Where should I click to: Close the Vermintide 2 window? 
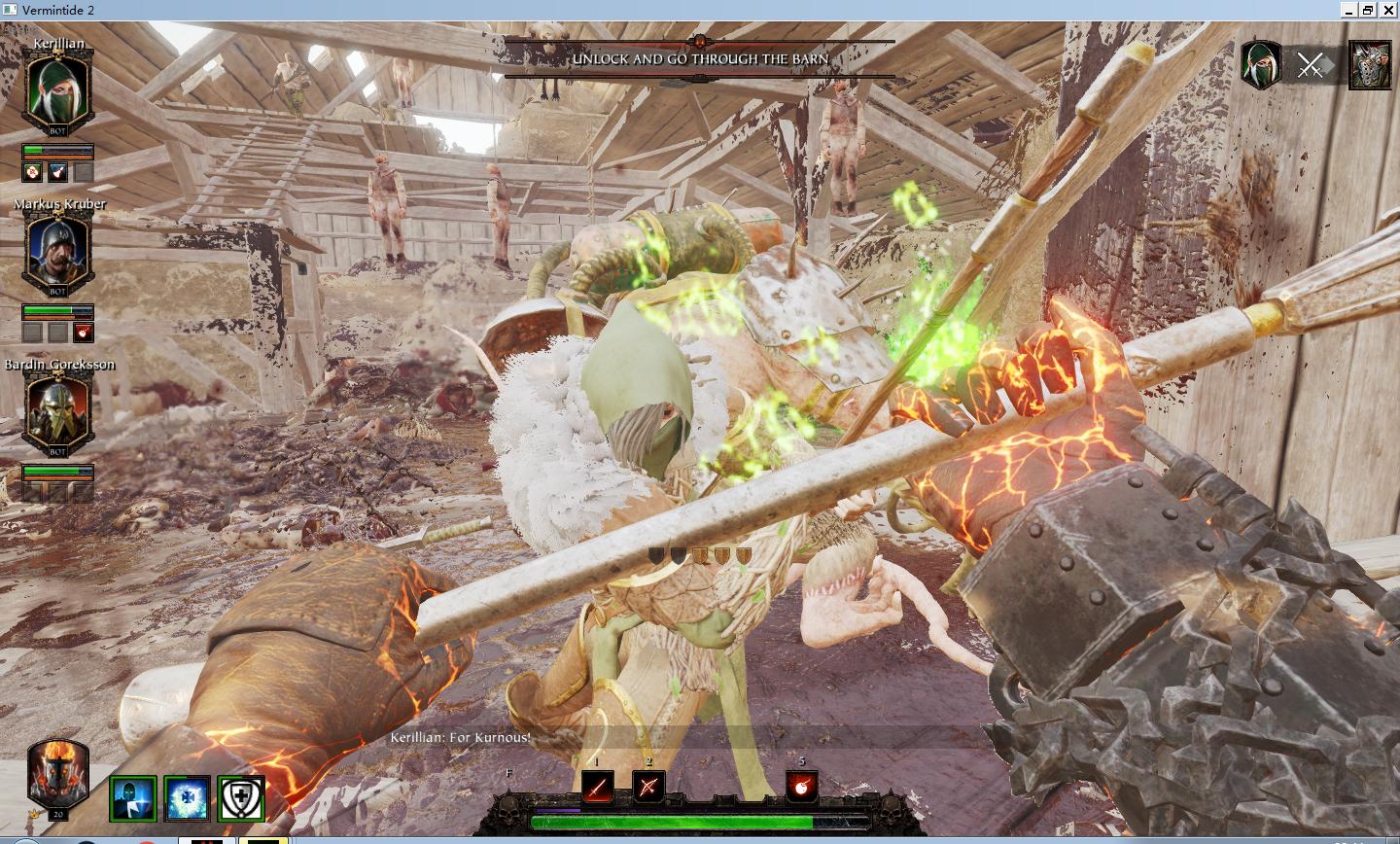[1388, 10]
